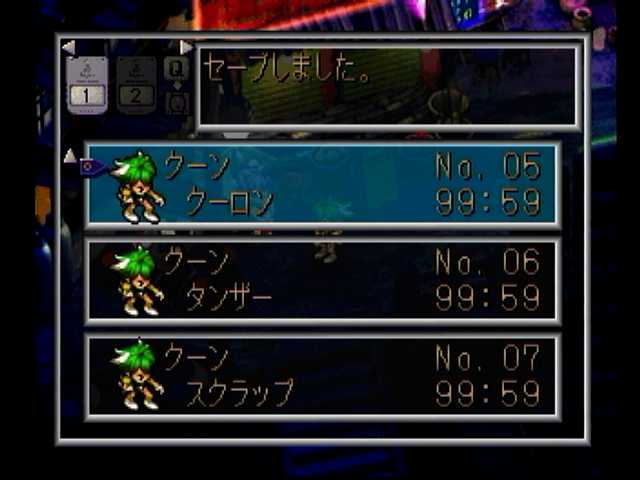Click the up arrow beside the save list
This screenshot has height=480, width=640.
(x=69, y=155)
